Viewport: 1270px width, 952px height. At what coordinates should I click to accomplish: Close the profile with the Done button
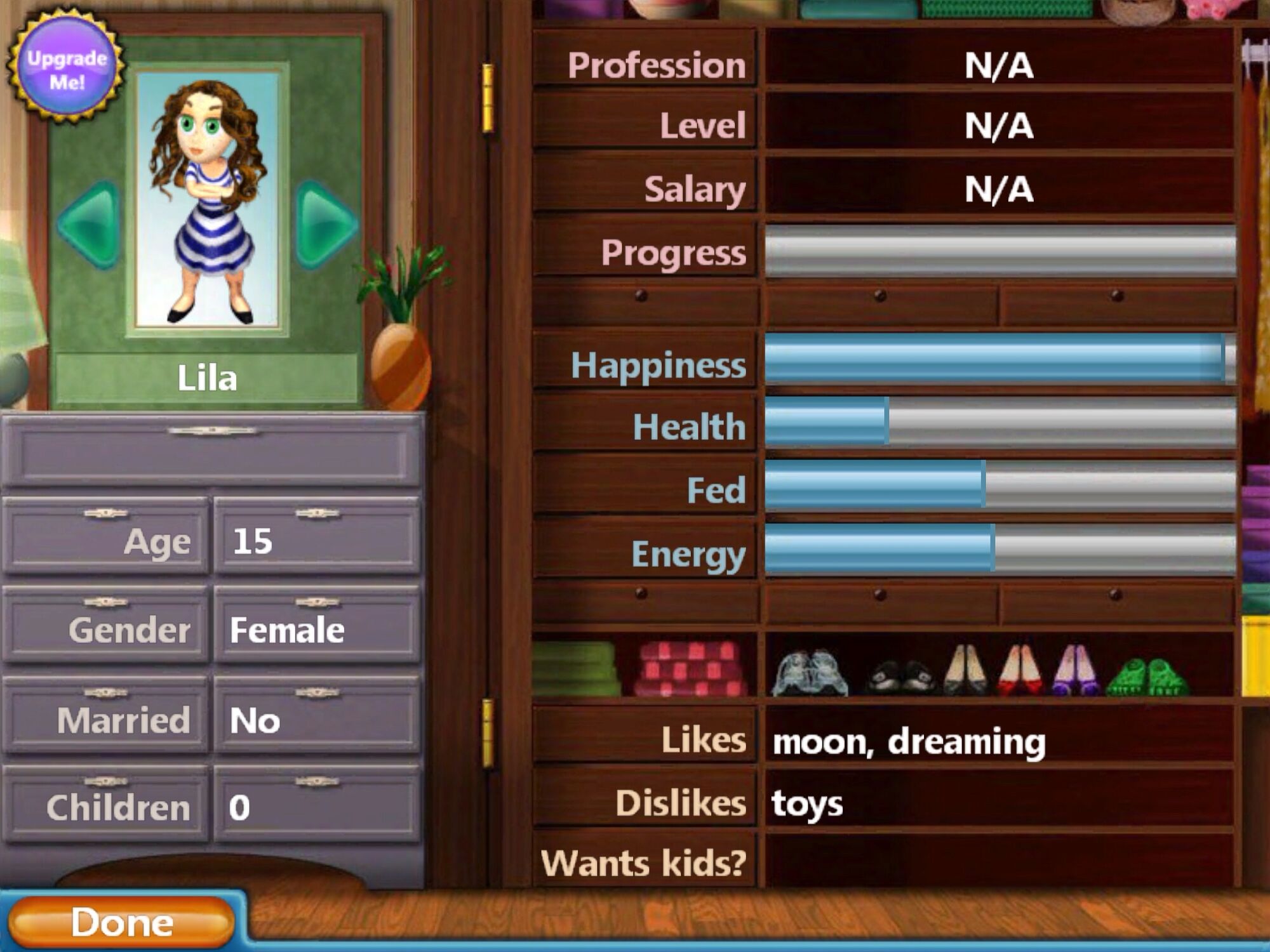[x=121, y=922]
